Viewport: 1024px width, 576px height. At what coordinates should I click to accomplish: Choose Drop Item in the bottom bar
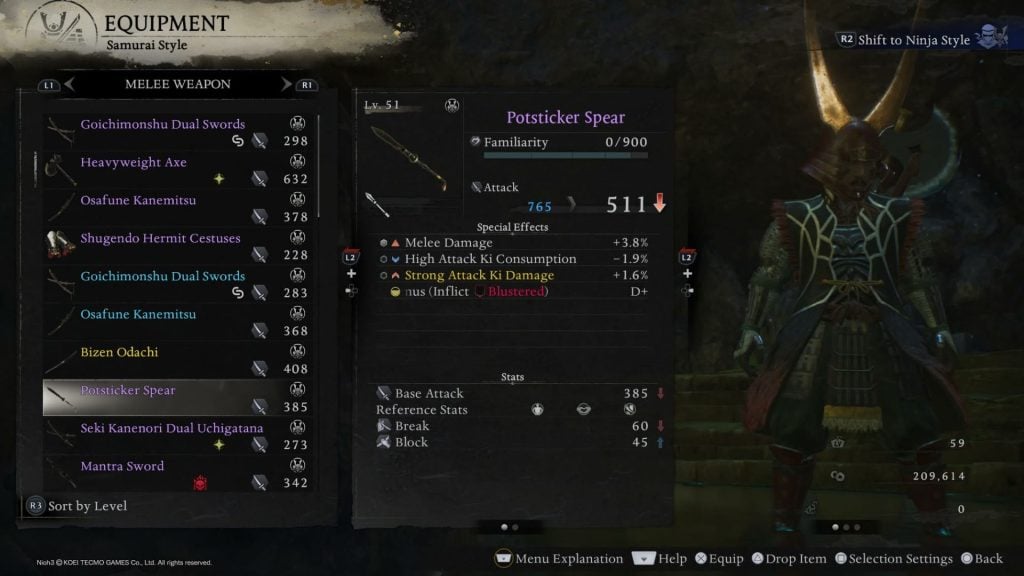(x=788, y=559)
